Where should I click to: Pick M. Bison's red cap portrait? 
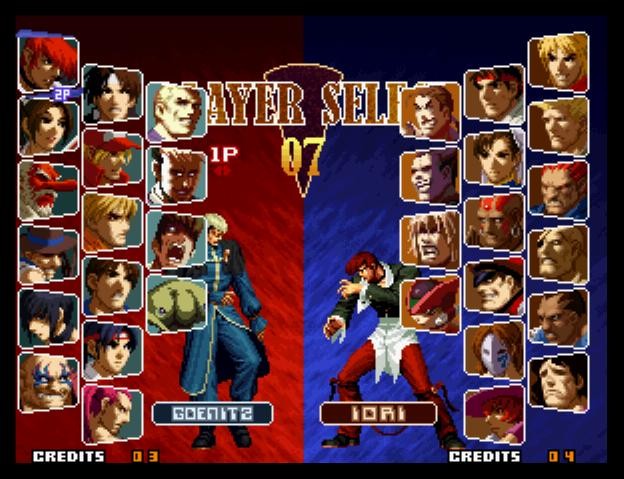coord(494,285)
